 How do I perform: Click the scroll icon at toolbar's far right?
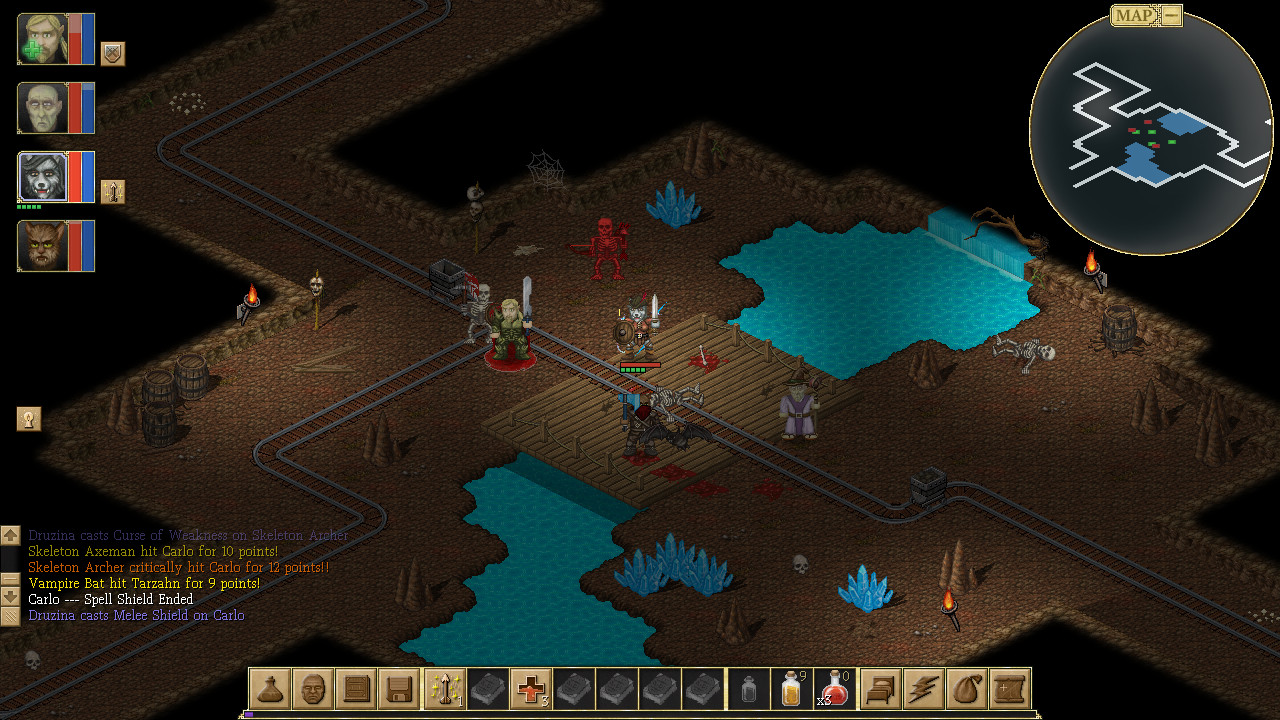[x=1008, y=689]
